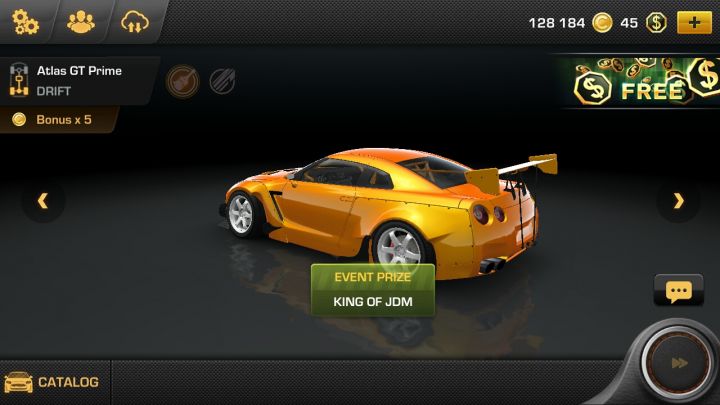Hit the round fast-forward race button

coord(679,363)
